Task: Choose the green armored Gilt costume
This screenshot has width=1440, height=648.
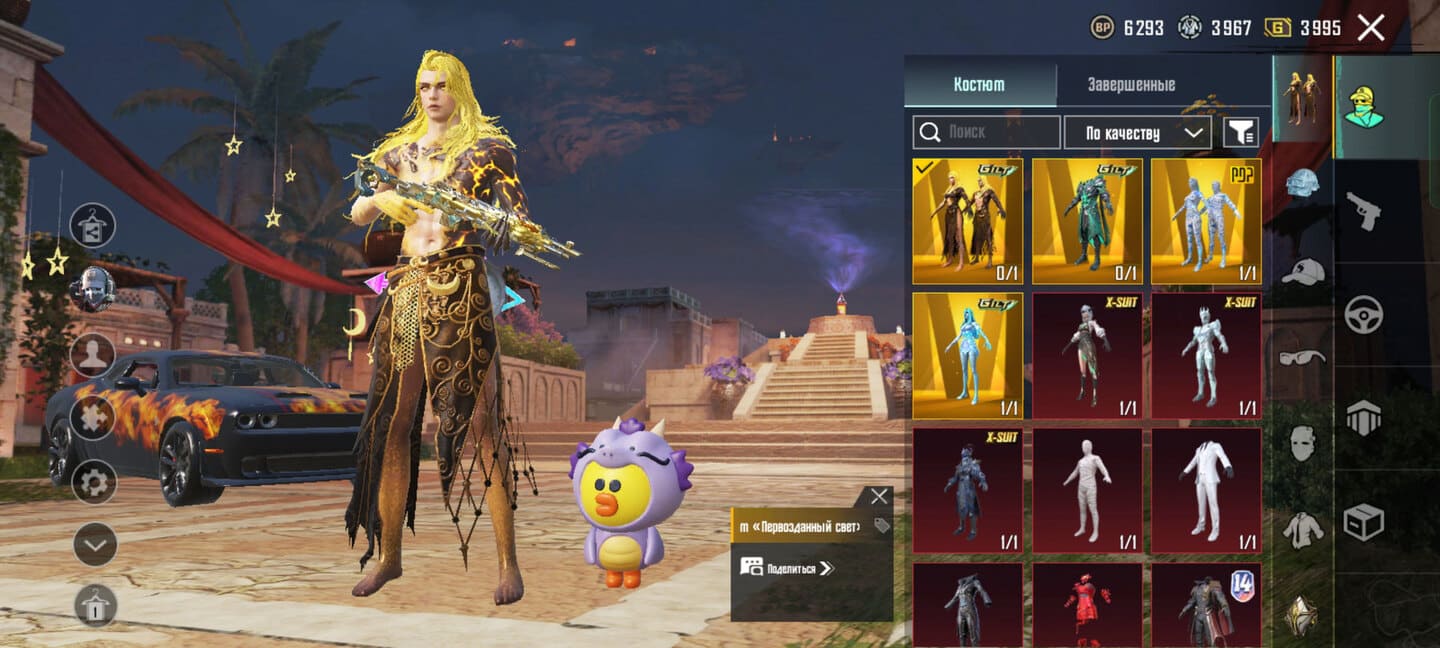Action: [x=1087, y=221]
